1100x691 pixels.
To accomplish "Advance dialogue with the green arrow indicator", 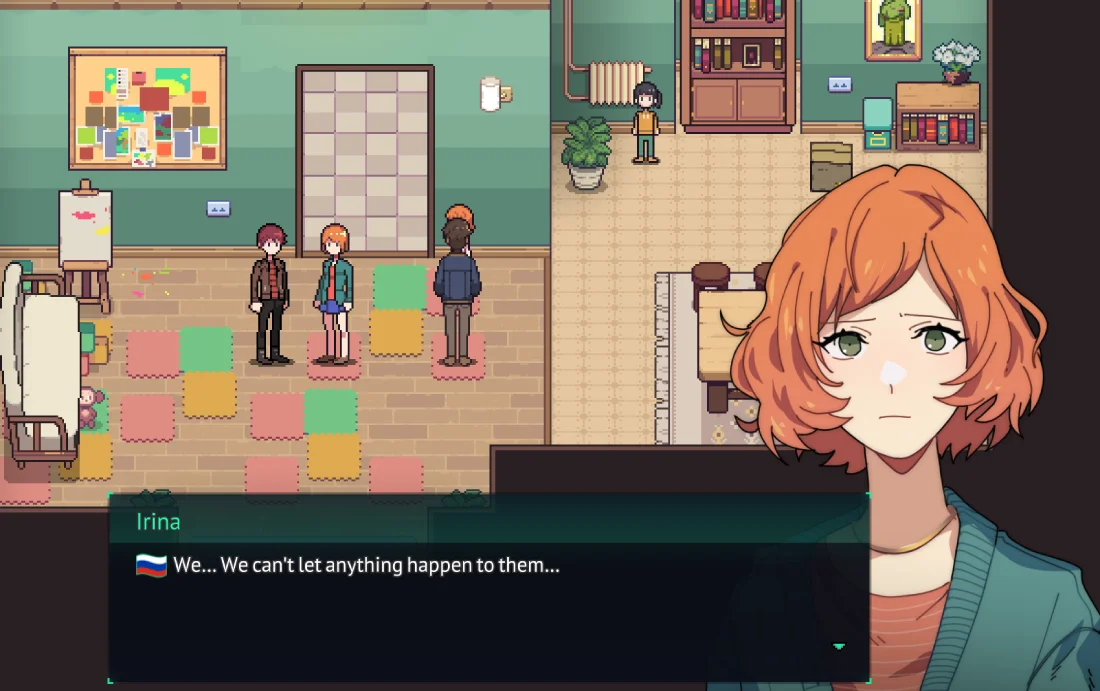I will coord(838,647).
